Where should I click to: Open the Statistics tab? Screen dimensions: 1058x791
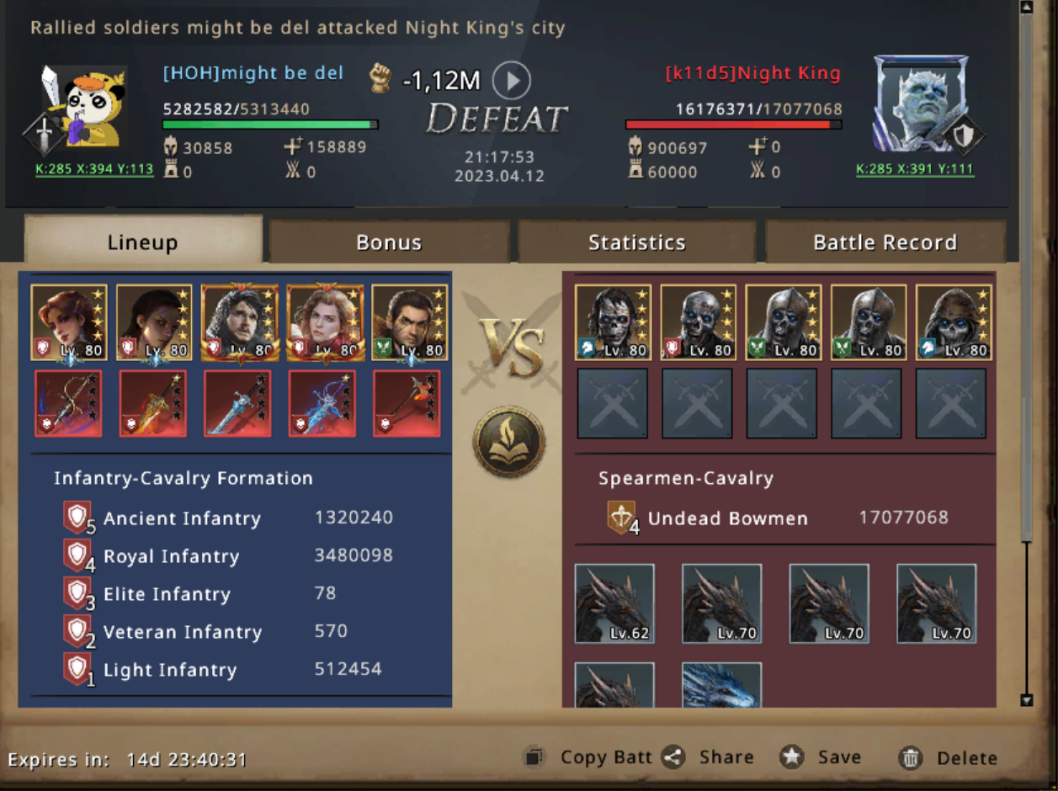636,242
